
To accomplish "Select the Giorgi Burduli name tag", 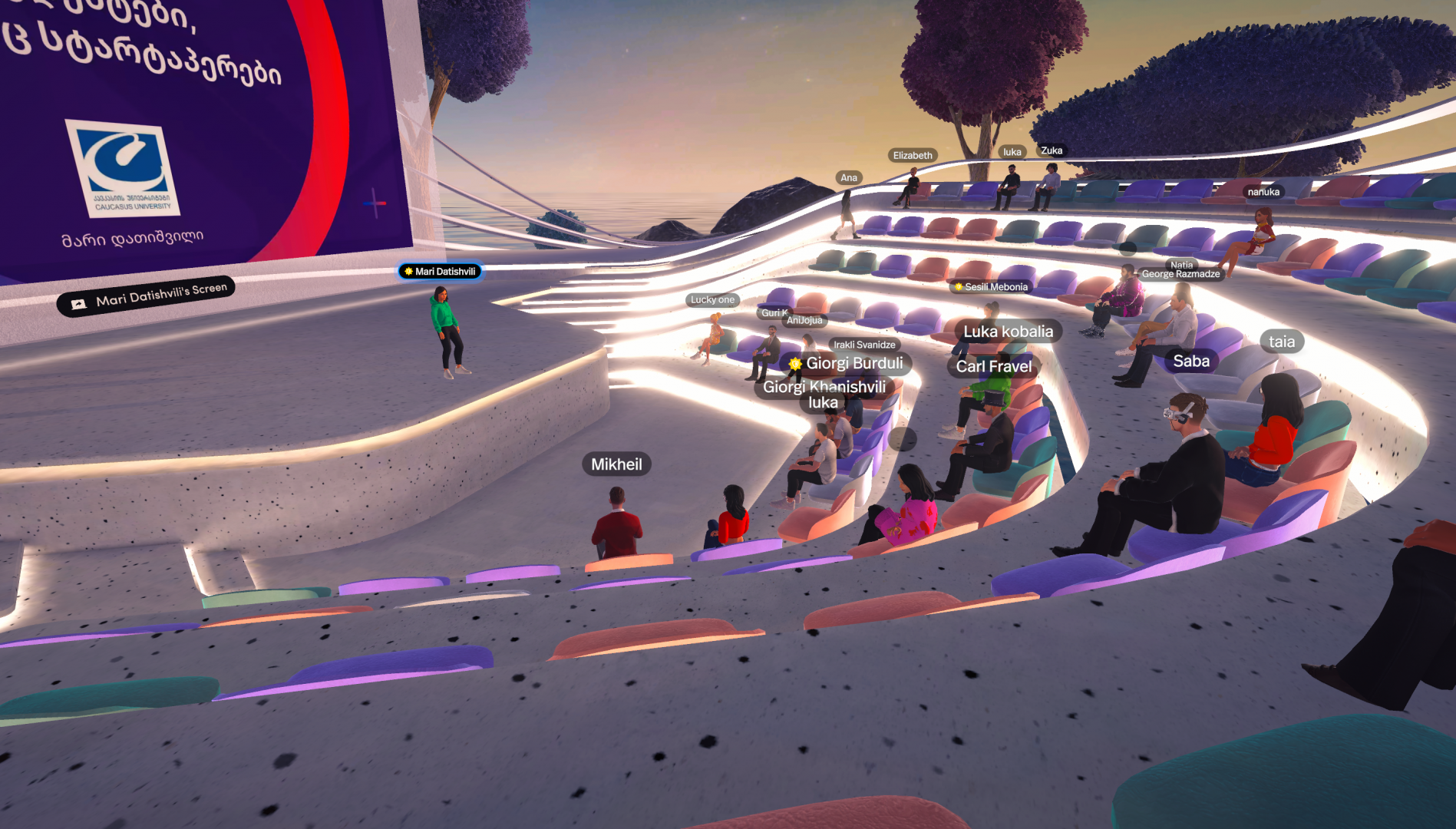I will tap(847, 363).
